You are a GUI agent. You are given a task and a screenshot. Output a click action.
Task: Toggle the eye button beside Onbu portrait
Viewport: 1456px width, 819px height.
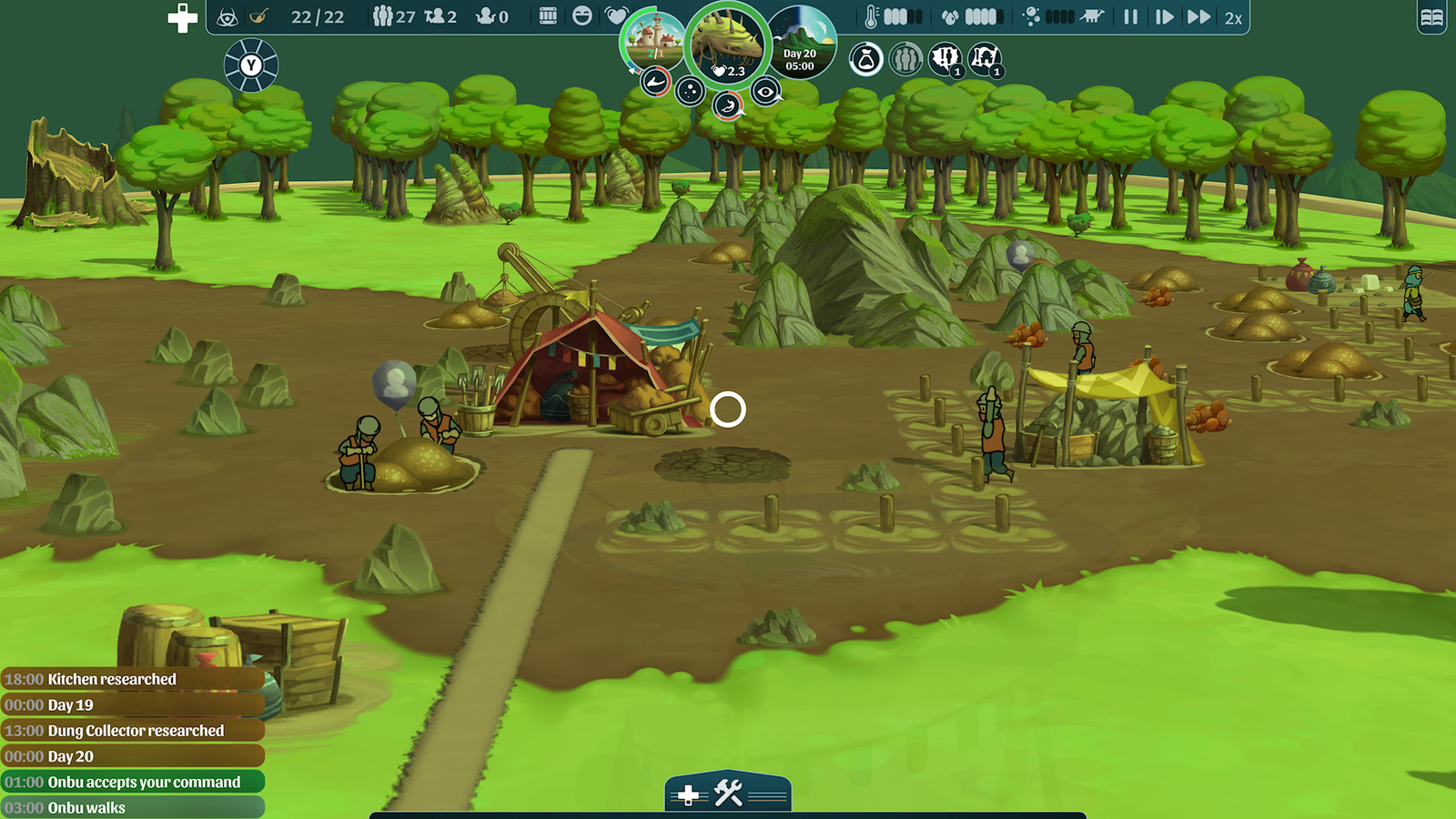tap(766, 91)
